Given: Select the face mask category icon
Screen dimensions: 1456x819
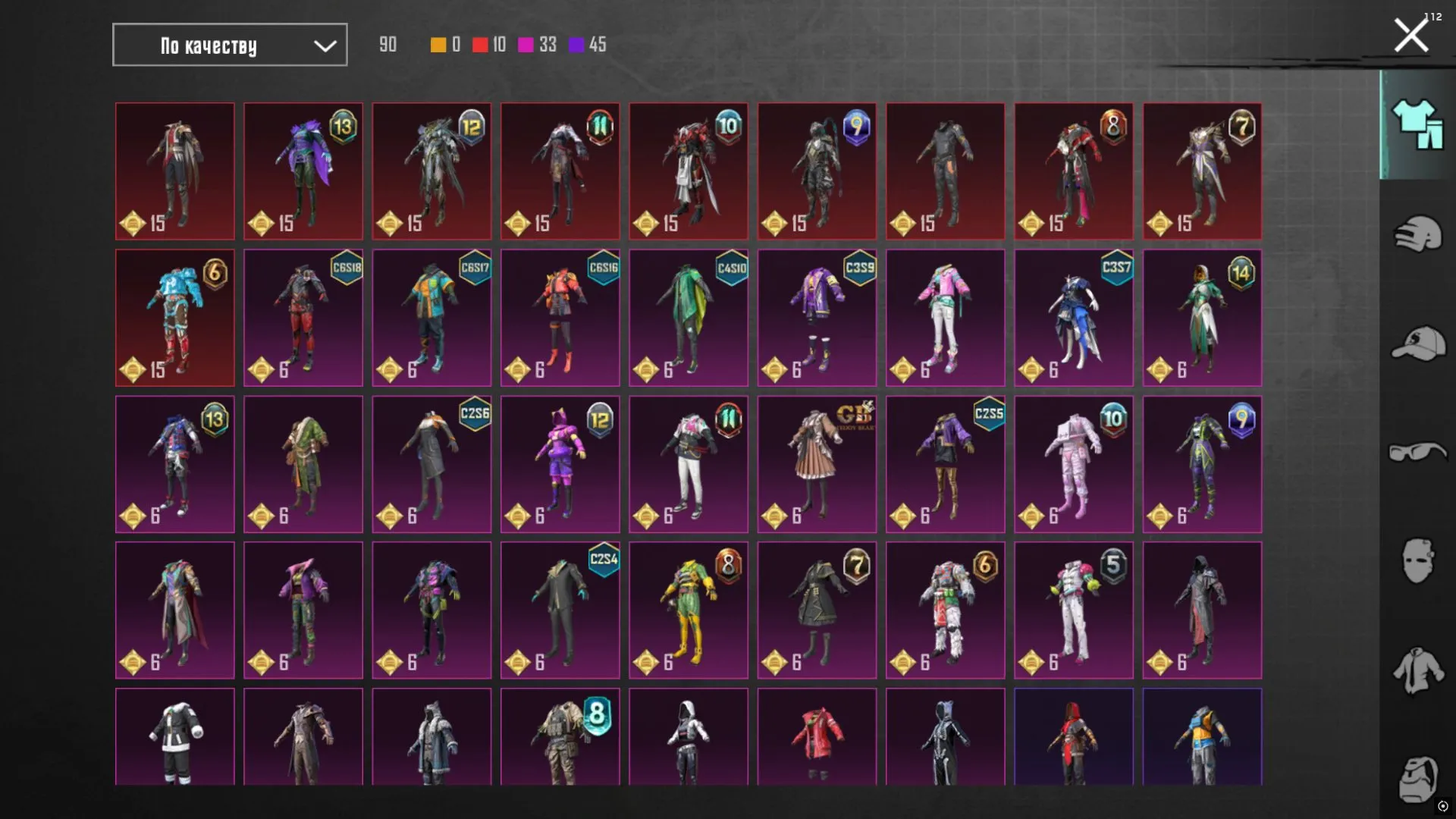Looking at the screenshot, I should pos(1417,559).
